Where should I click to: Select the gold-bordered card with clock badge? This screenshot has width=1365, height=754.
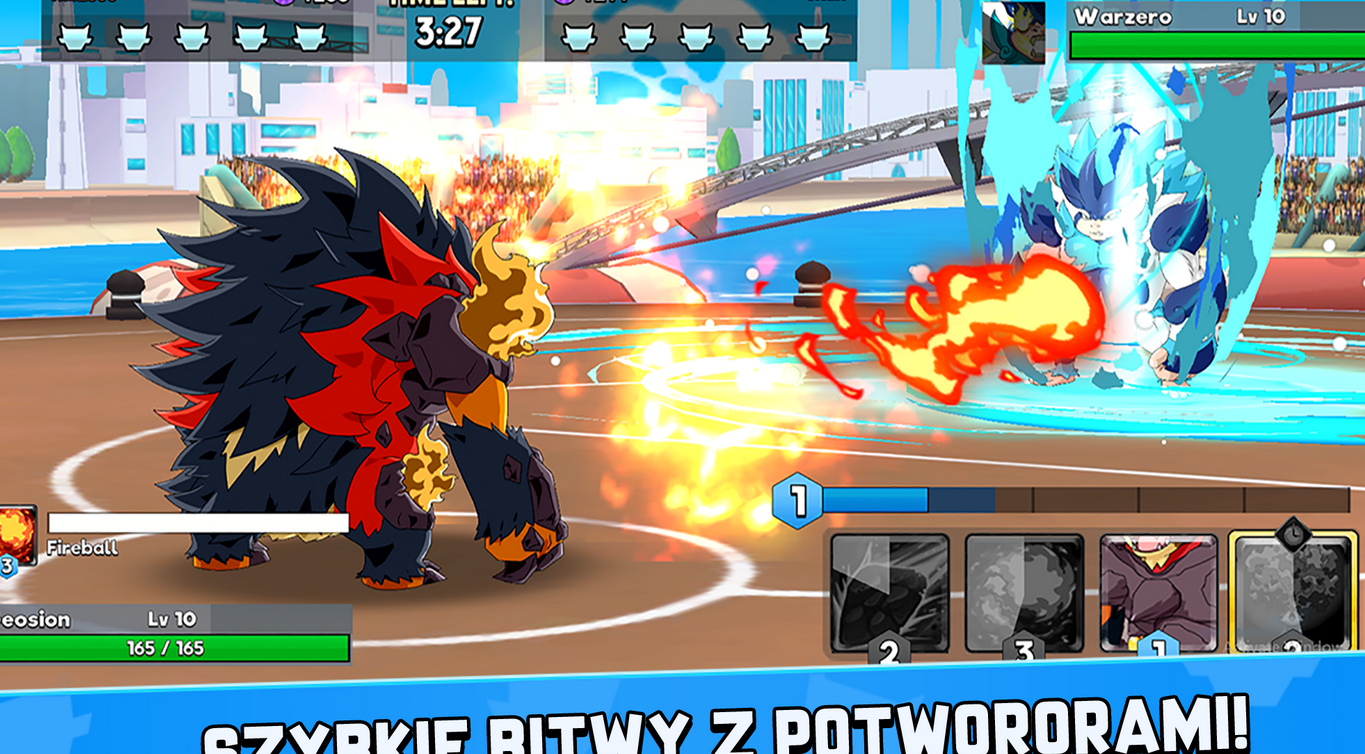[x=1291, y=593]
